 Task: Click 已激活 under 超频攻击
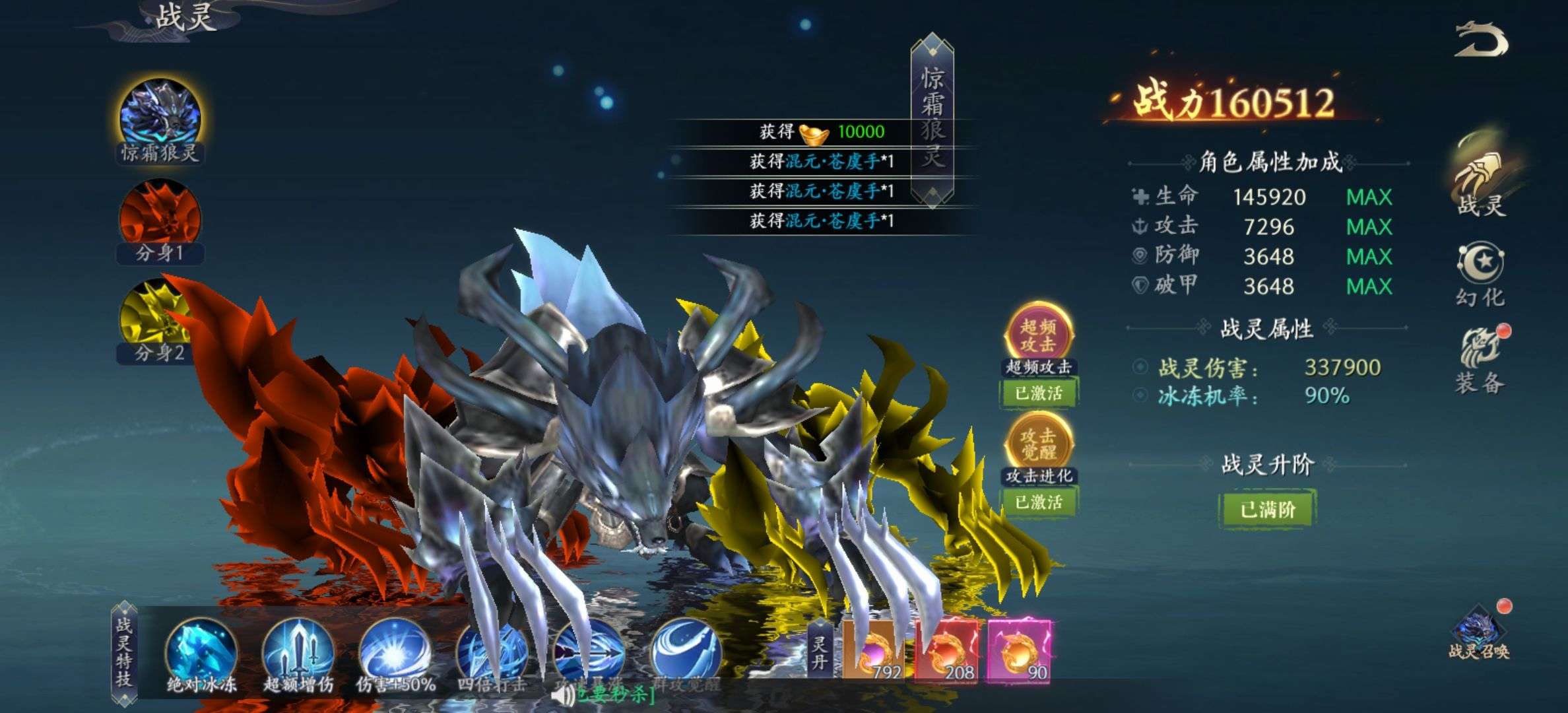[1039, 393]
